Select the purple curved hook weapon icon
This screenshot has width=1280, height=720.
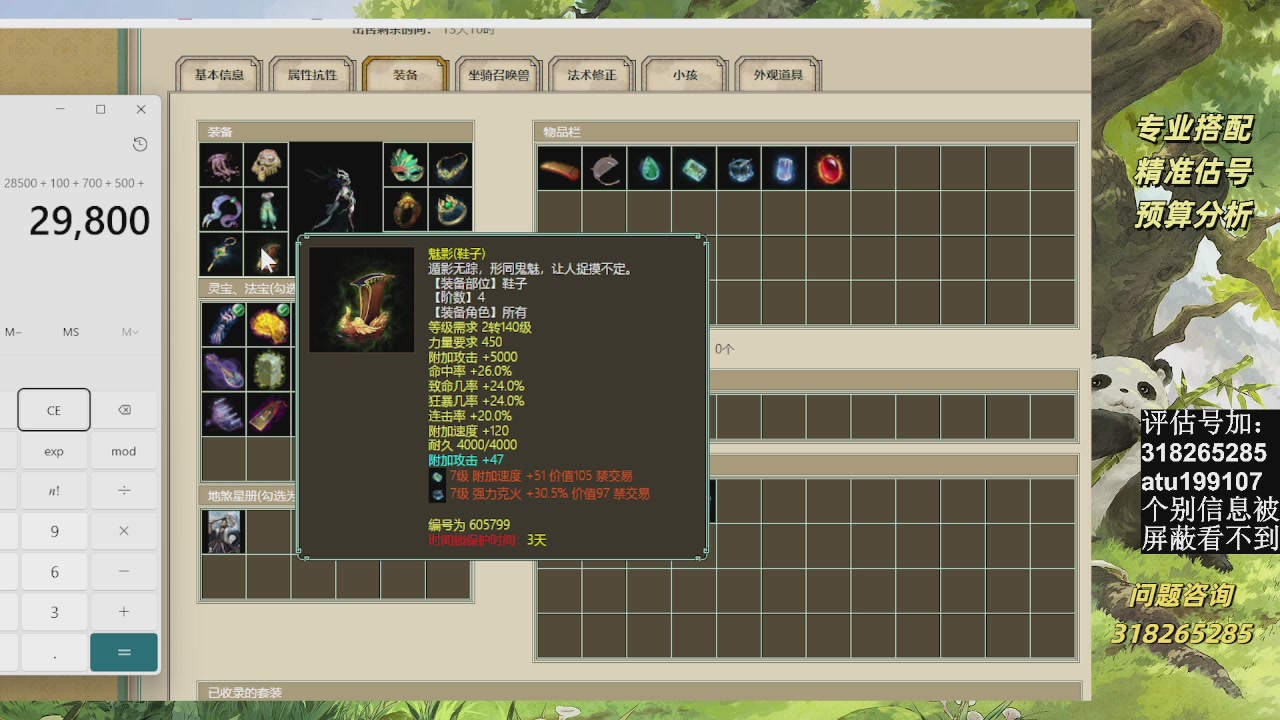pyautogui.click(x=221, y=210)
